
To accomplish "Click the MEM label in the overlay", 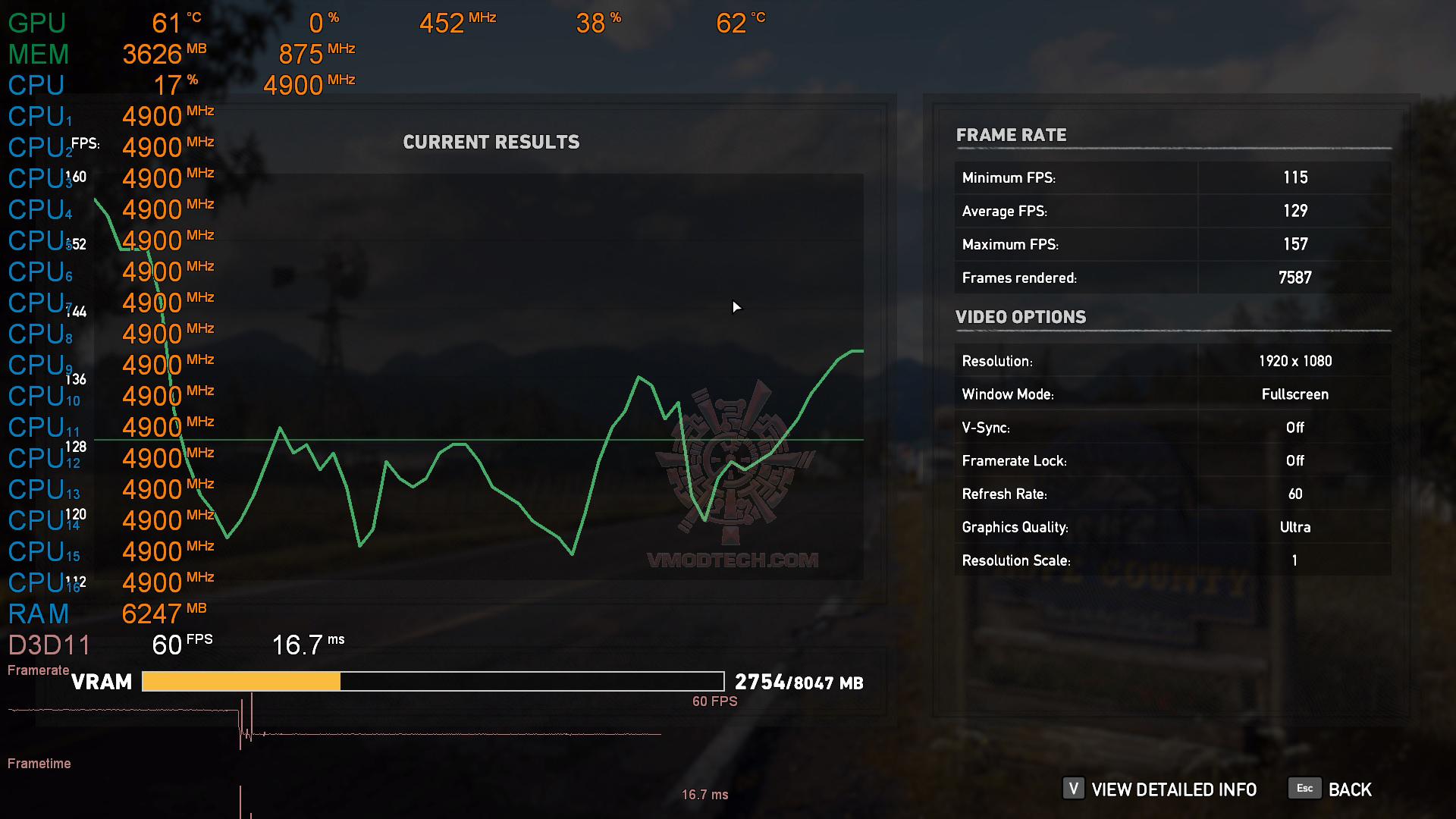I will [x=36, y=53].
